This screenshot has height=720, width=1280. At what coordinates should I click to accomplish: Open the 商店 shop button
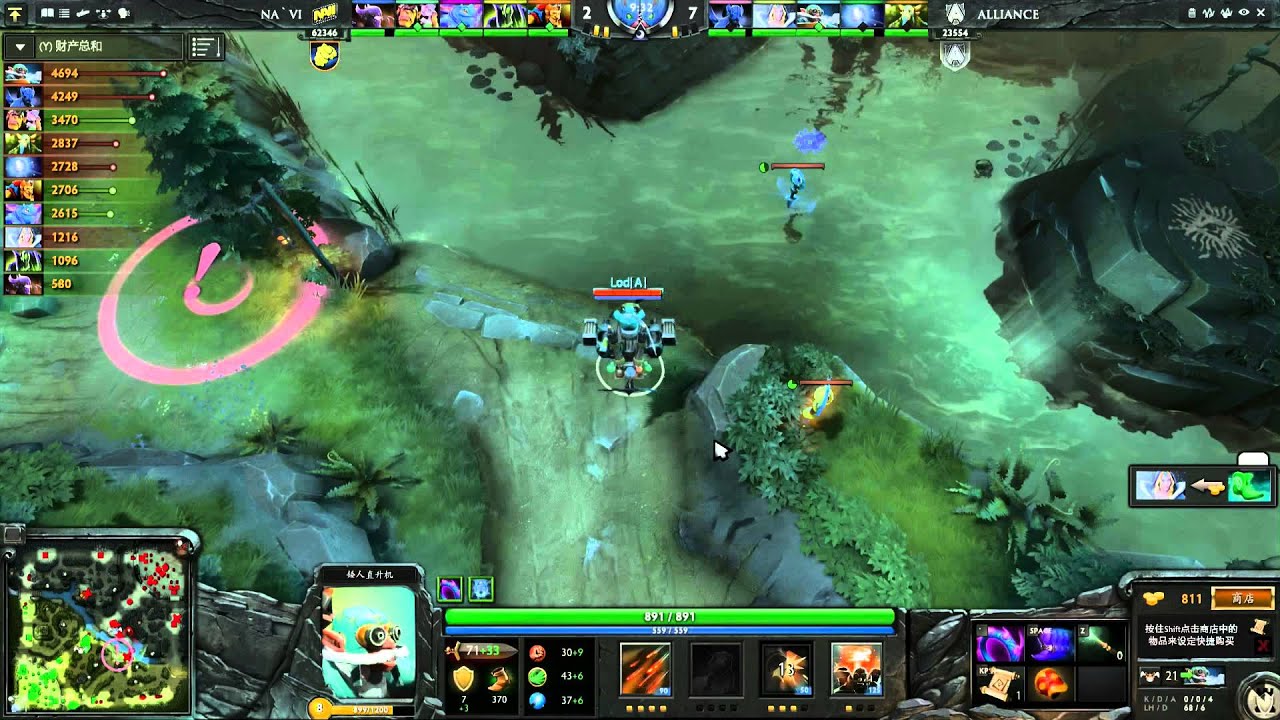tap(1243, 598)
